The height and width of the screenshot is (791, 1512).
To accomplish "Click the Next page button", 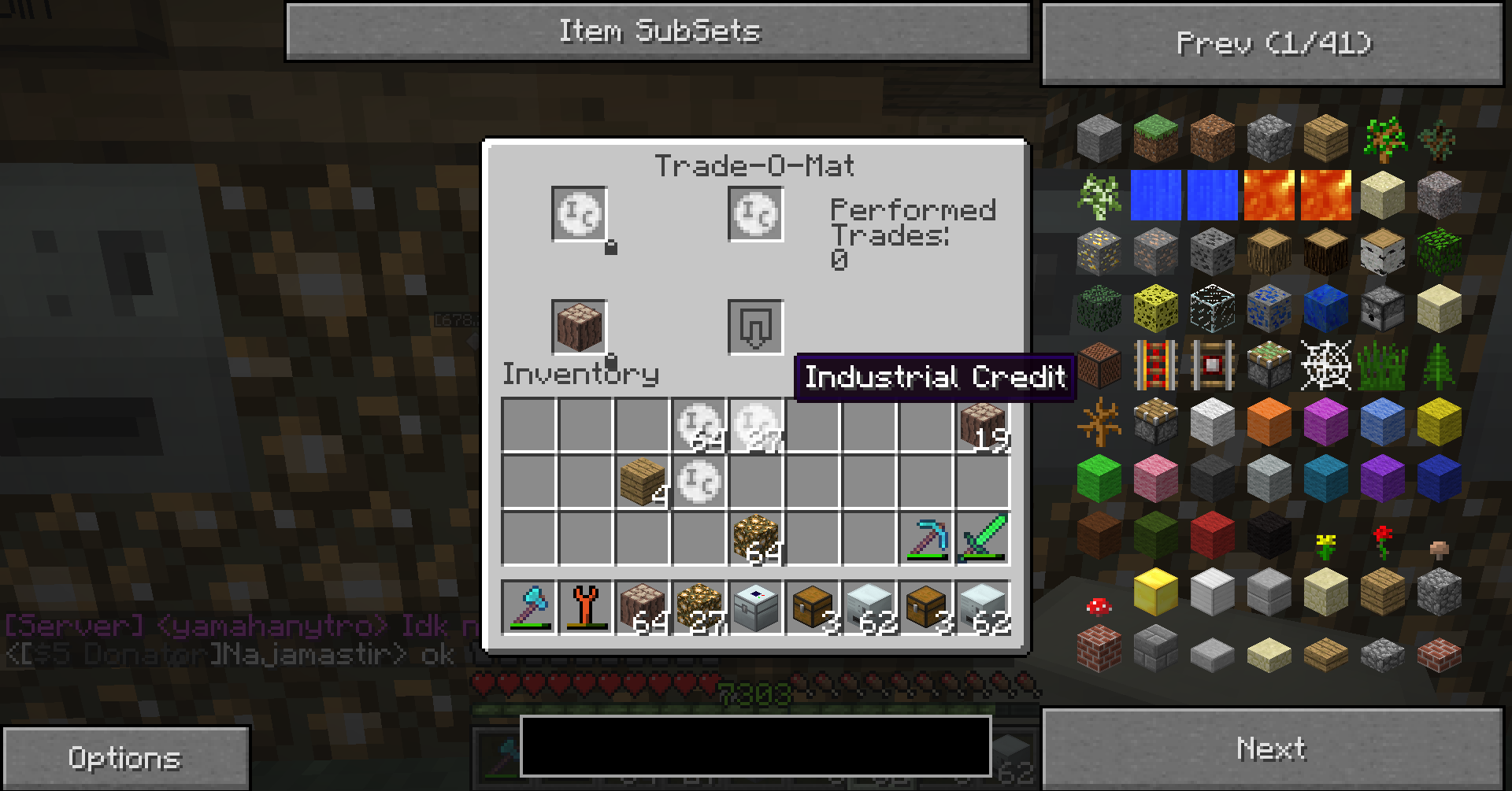I will click(x=1273, y=748).
